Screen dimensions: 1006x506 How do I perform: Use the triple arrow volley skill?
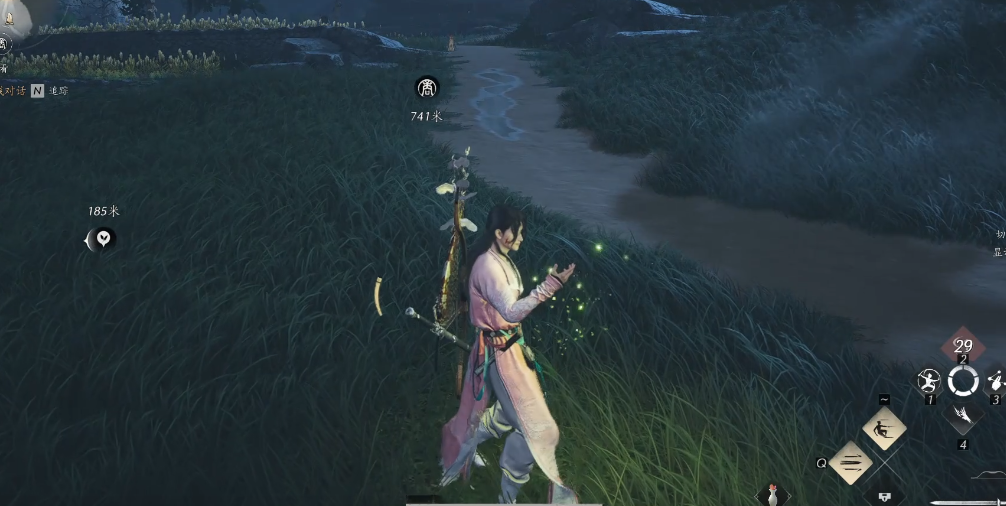pos(851,463)
